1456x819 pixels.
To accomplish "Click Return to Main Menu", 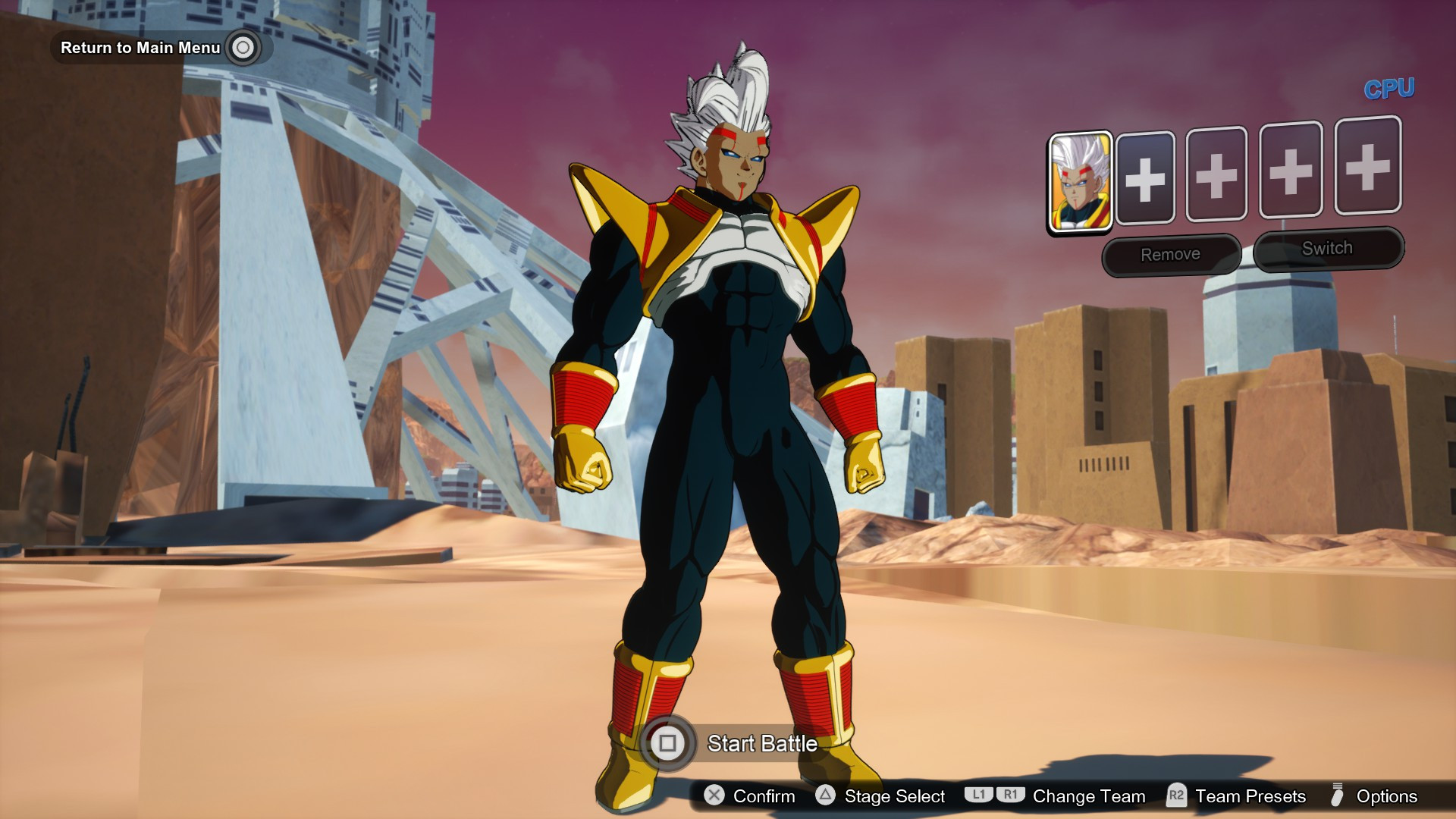I will 140,48.
